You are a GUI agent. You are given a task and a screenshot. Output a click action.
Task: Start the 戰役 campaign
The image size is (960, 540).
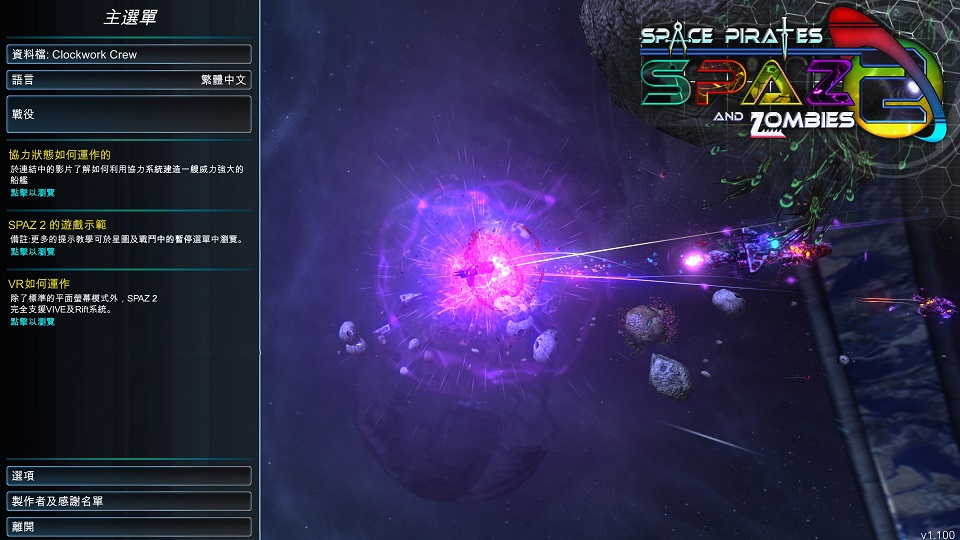128,113
